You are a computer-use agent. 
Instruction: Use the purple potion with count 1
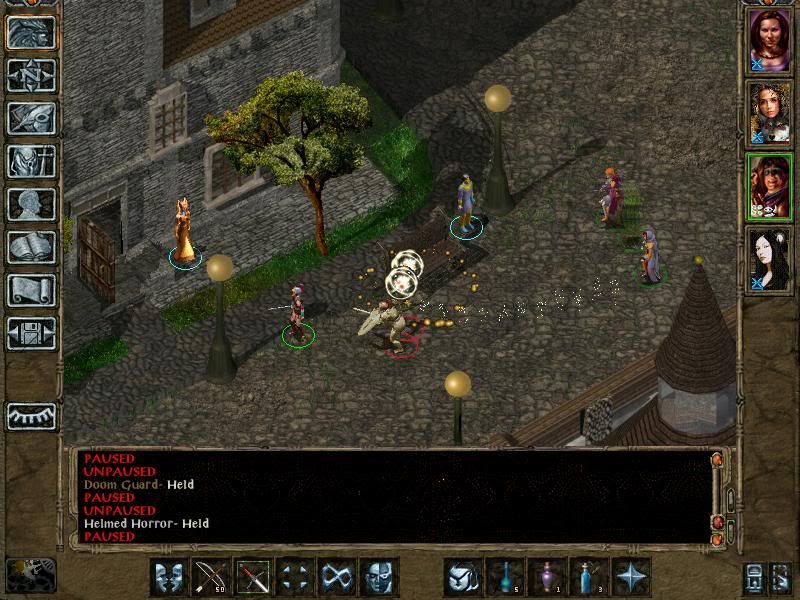547,577
